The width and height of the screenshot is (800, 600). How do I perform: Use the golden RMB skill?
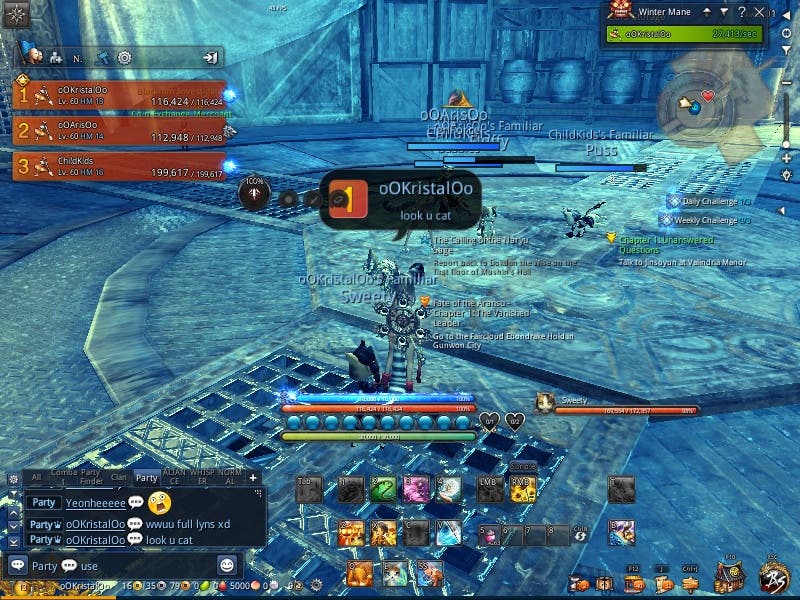(523, 489)
